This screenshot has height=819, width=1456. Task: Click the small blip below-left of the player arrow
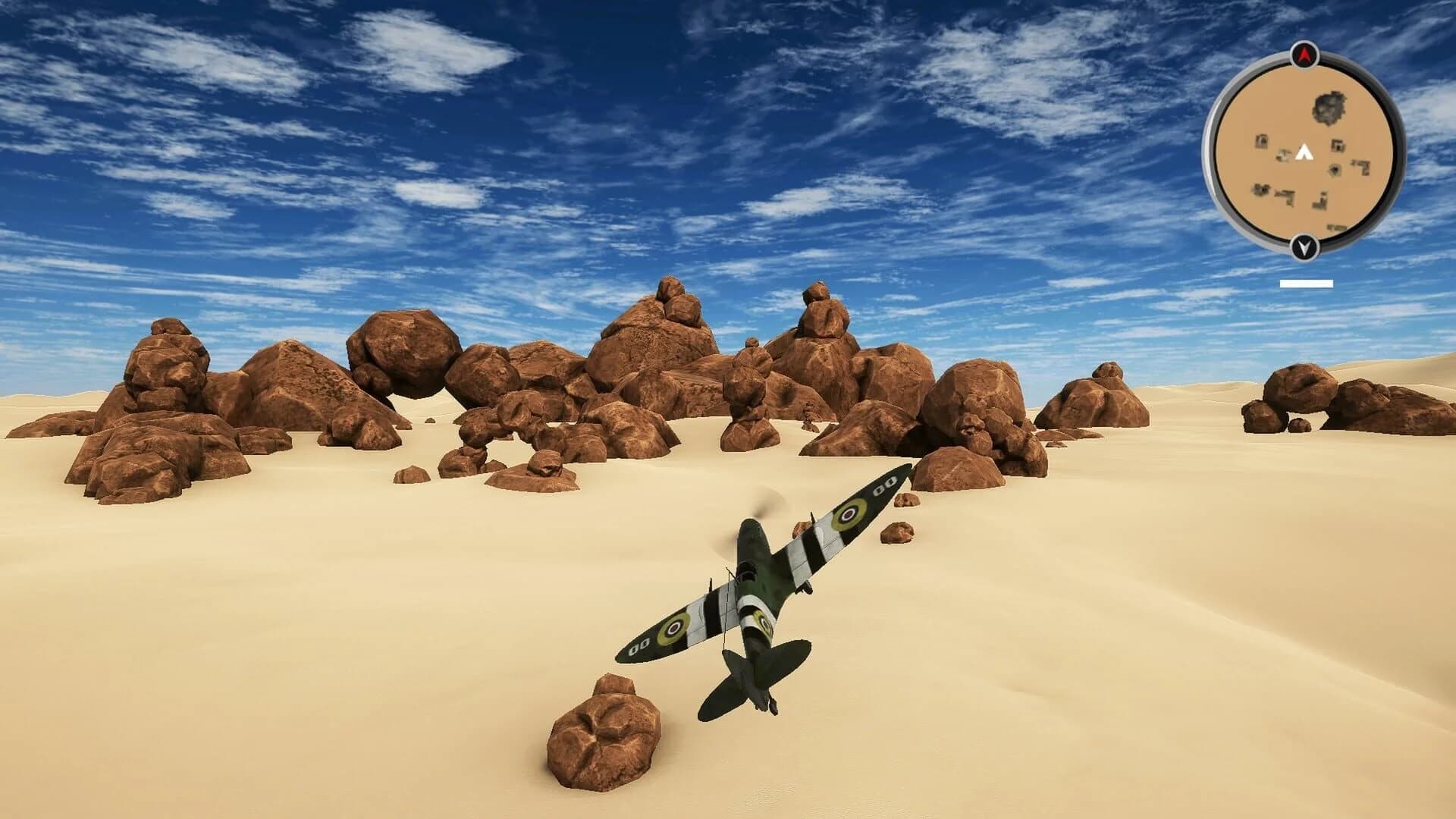tap(1284, 154)
